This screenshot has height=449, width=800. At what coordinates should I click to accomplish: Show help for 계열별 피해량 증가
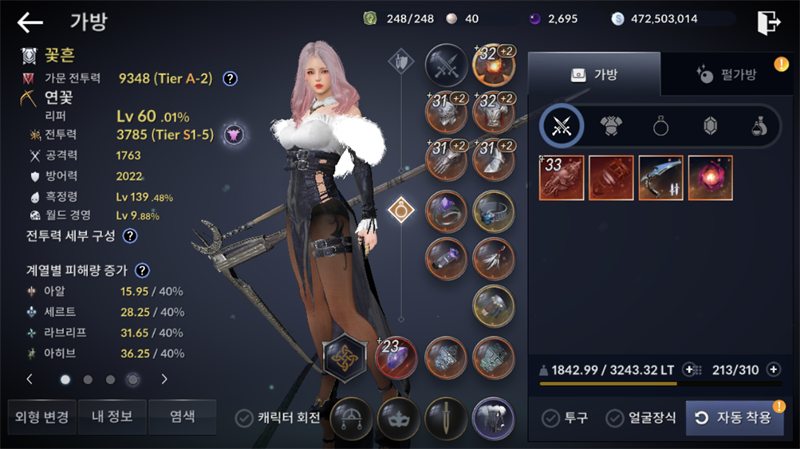pyautogui.click(x=143, y=270)
